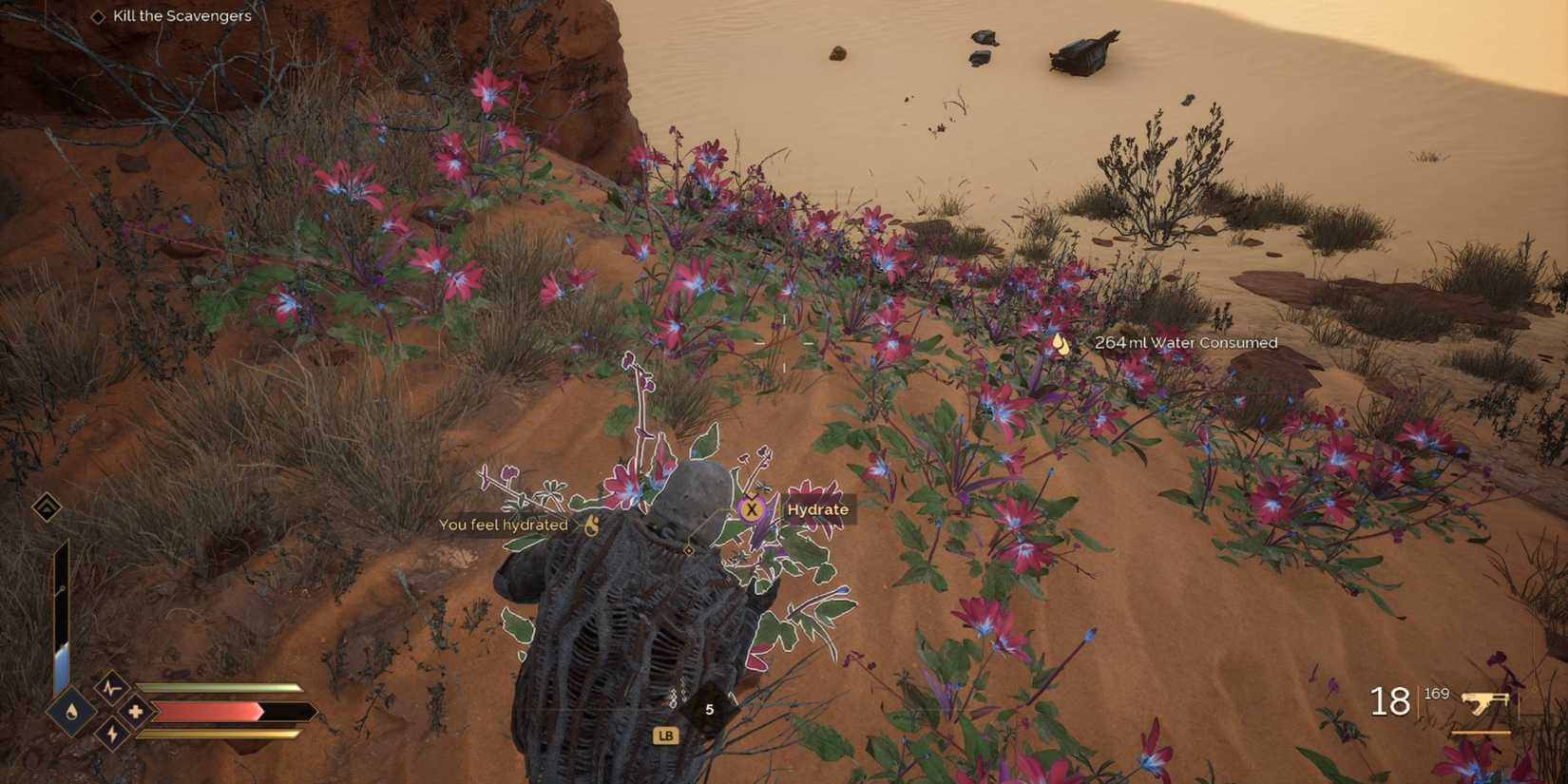The height and width of the screenshot is (784, 1568).
Task: Click the ammo counter showing 18
Action: [x=1389, y=701]
